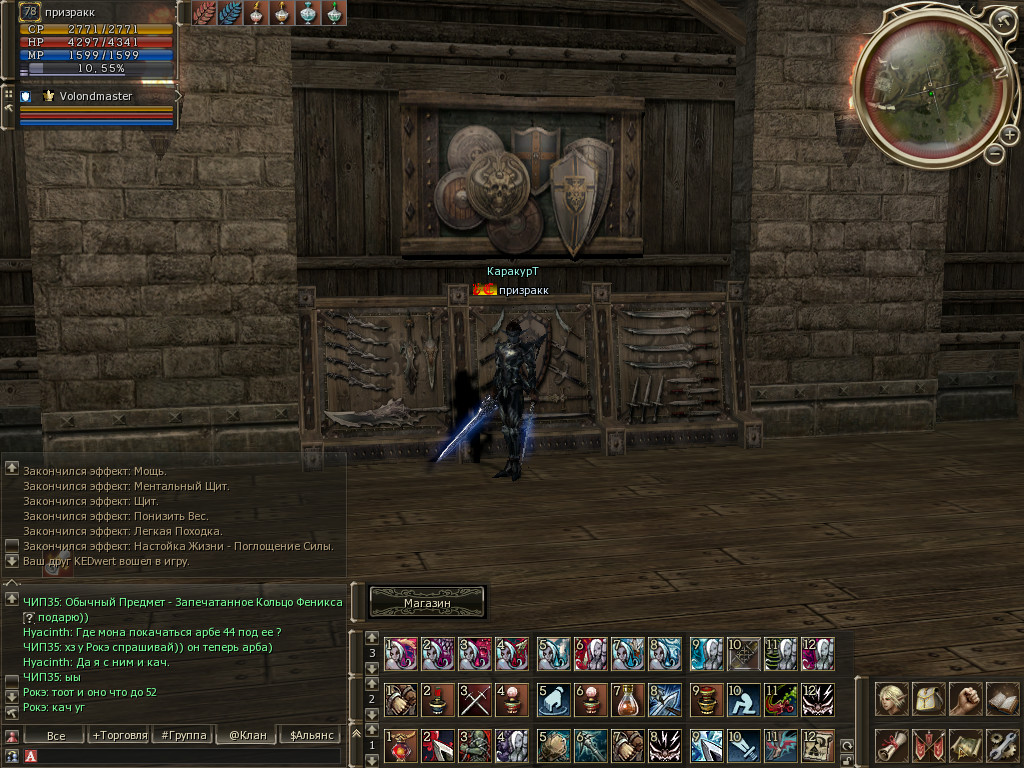
Task: Open system menu gear and wrench icon
Action: pos(1001,745)
